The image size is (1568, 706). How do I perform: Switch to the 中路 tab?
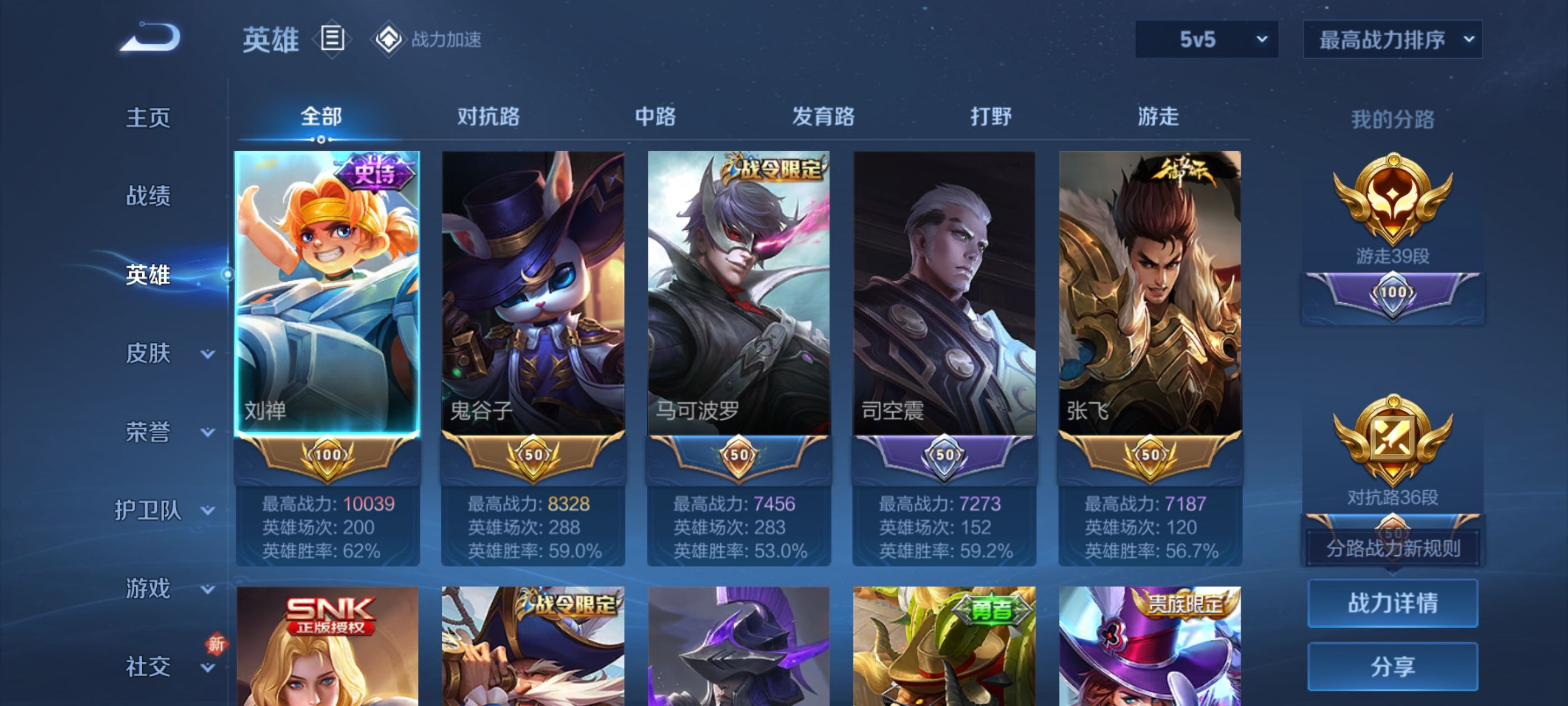655,117
